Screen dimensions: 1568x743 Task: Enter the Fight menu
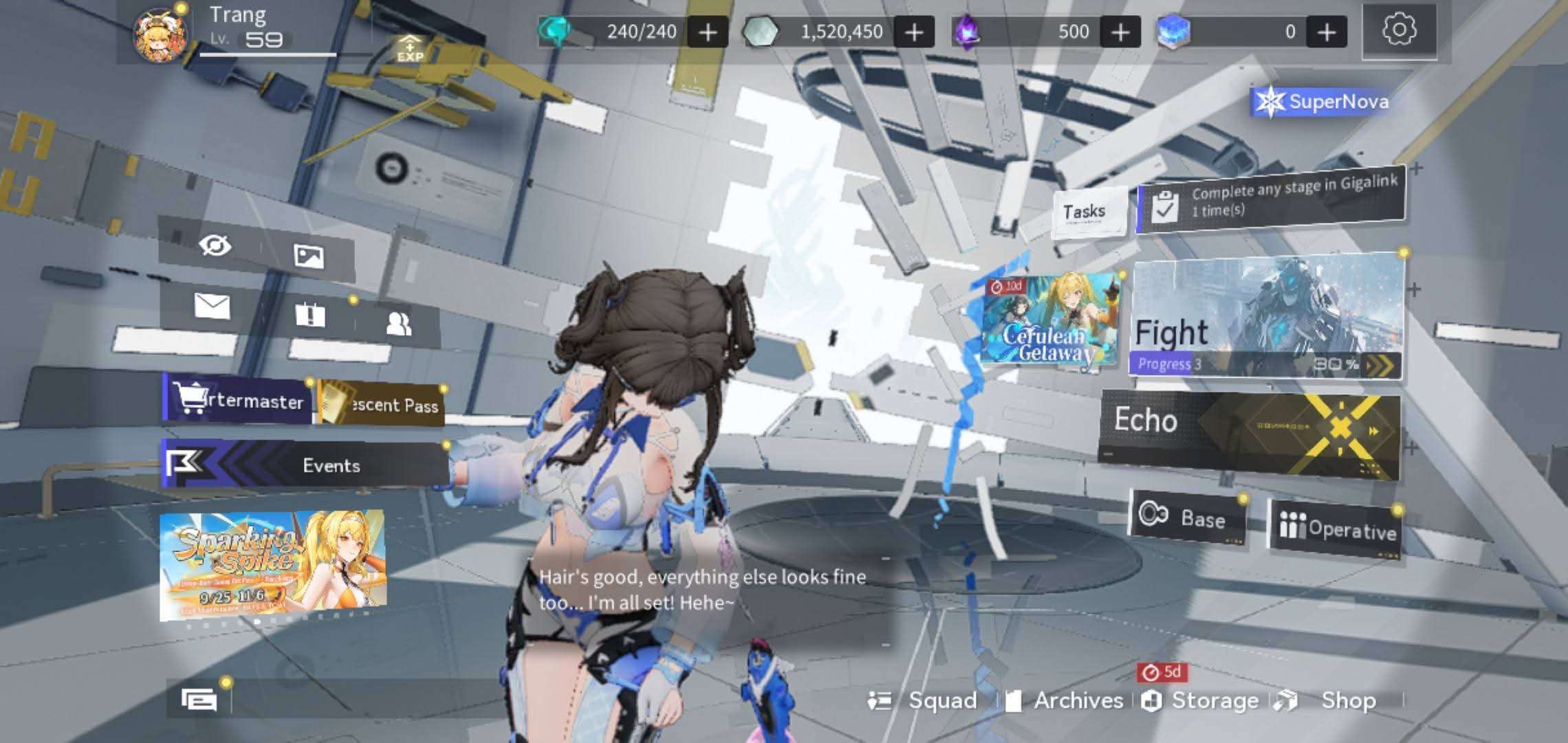pyautogui.click(x=1265, y=318)
